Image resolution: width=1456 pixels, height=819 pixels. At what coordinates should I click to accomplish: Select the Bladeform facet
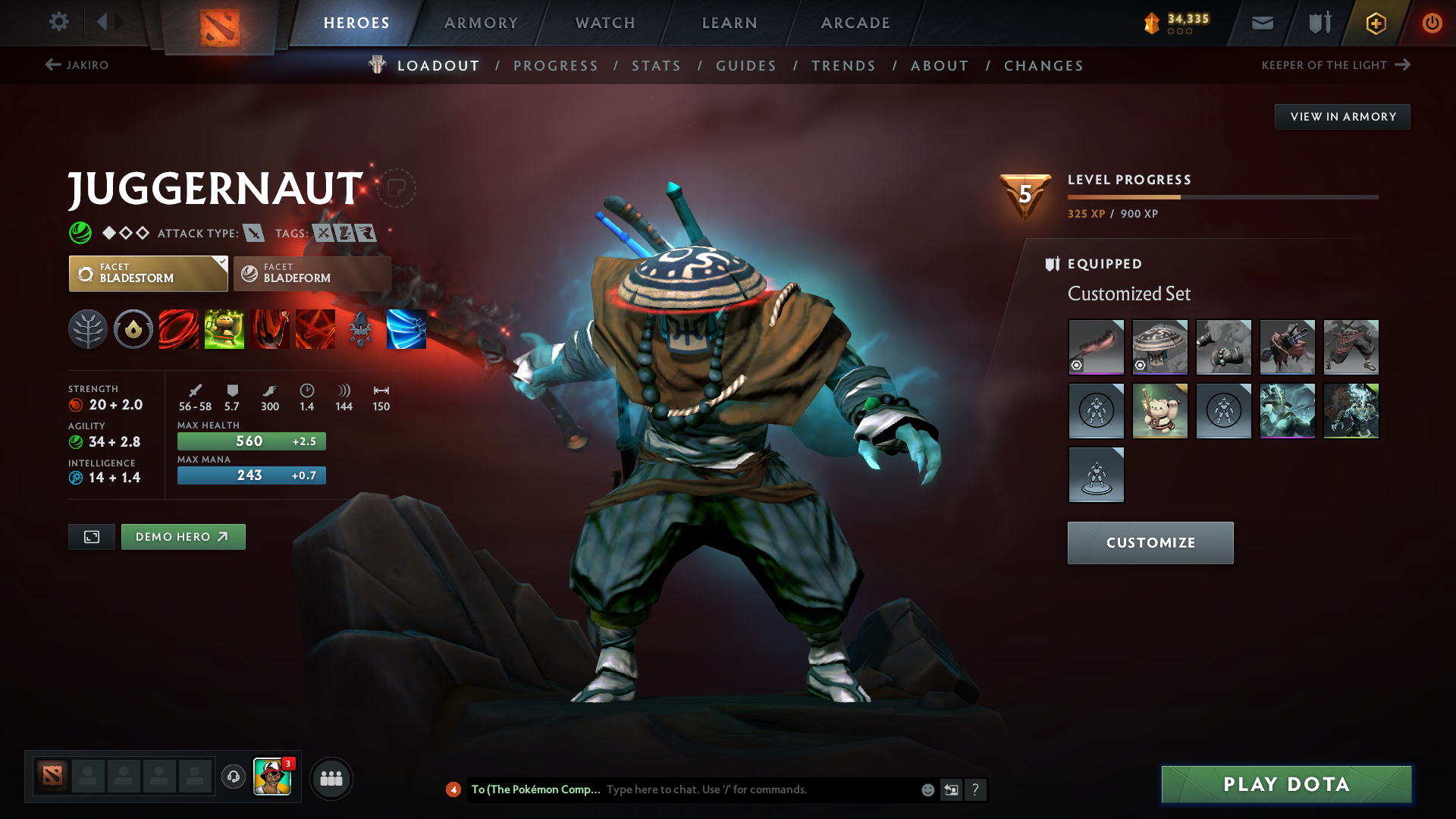click(311, 273)
